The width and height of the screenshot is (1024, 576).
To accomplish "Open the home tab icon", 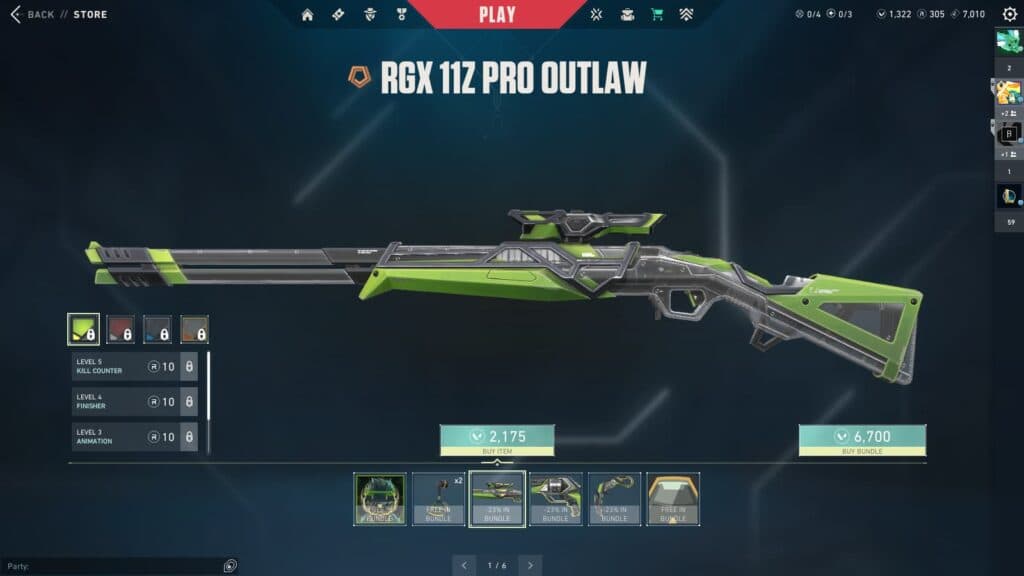I will click(308, 15).
